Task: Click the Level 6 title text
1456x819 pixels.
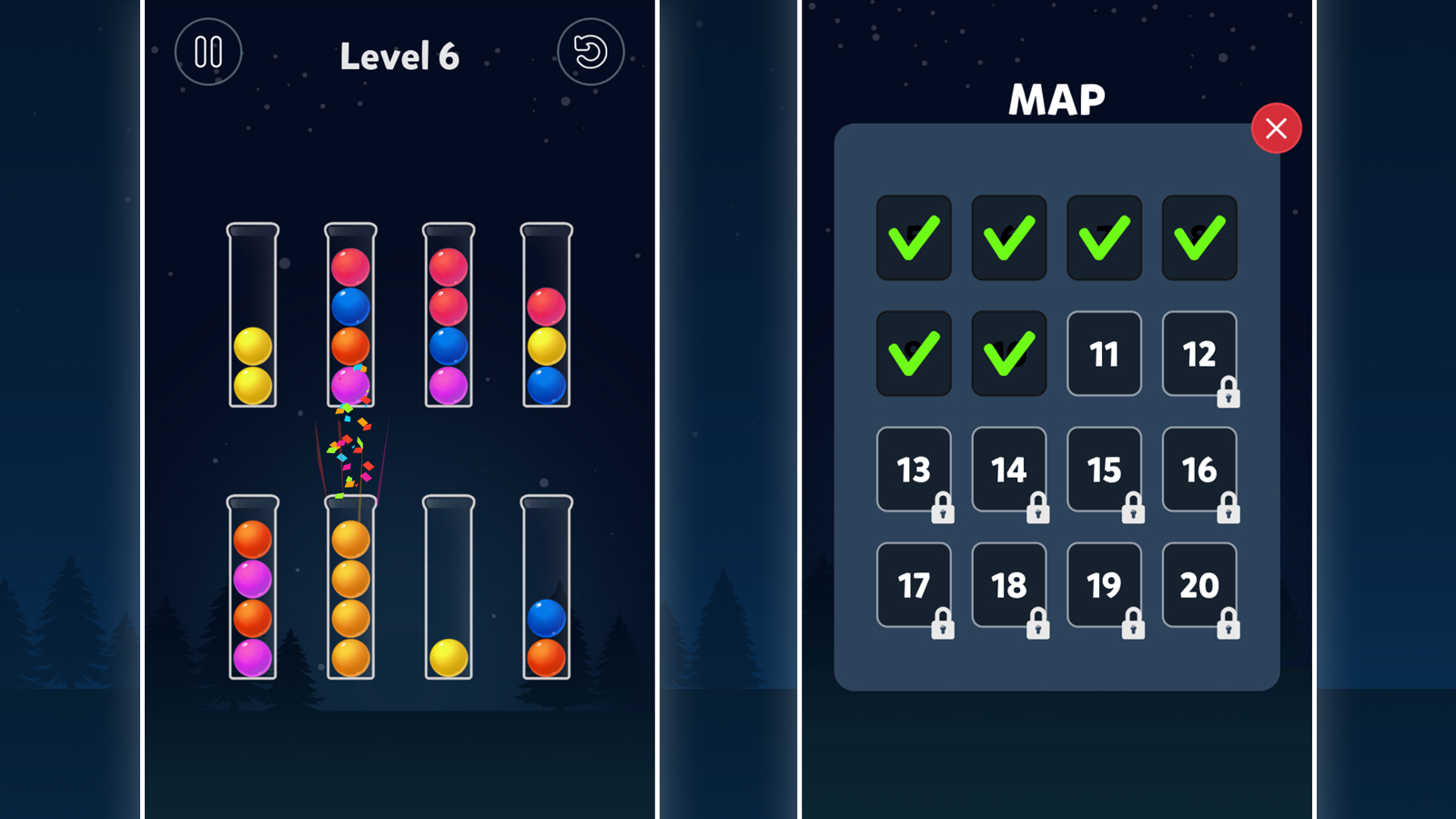Action: 400,56
